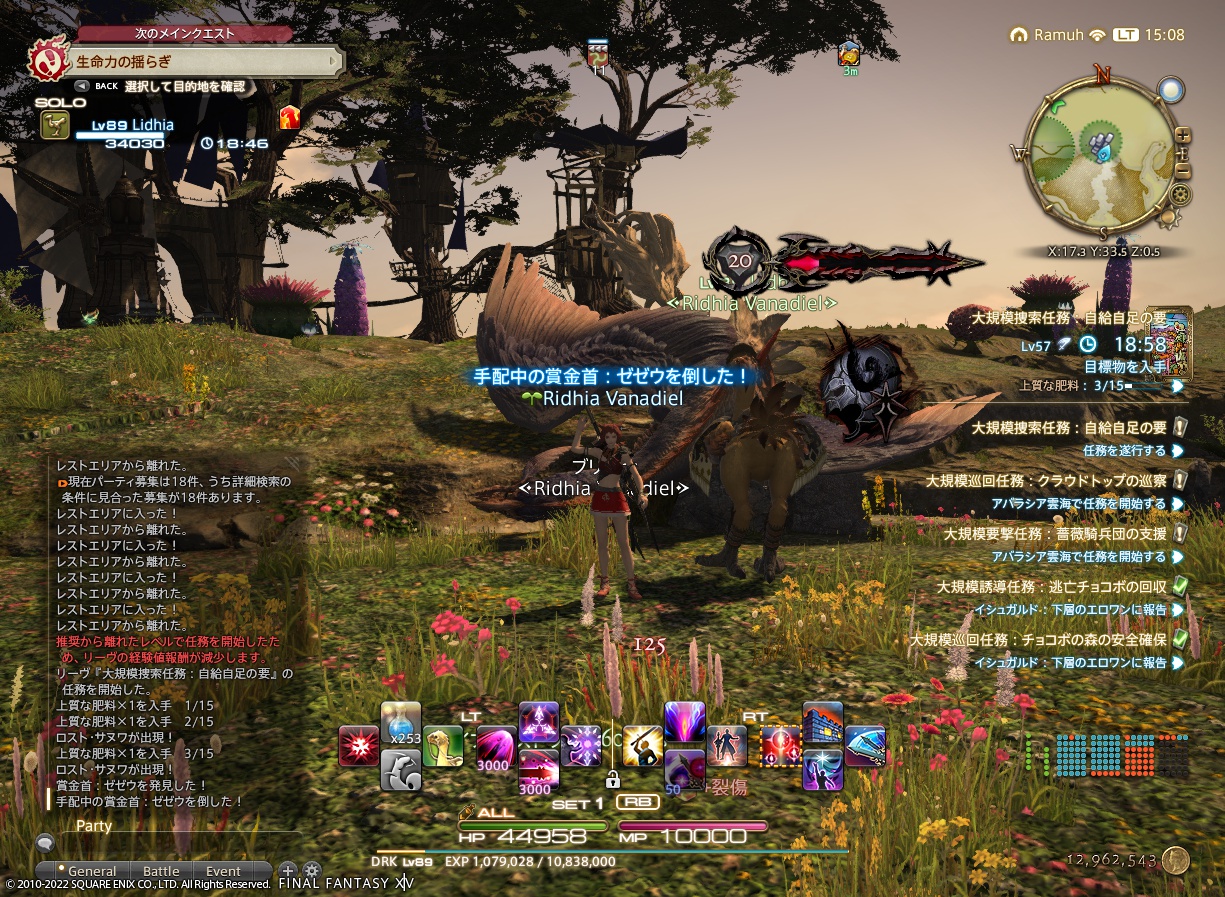Zoom in the minimap with the plus button
The width and height of the screenshot is (1225, 897).
point(1183,135)
